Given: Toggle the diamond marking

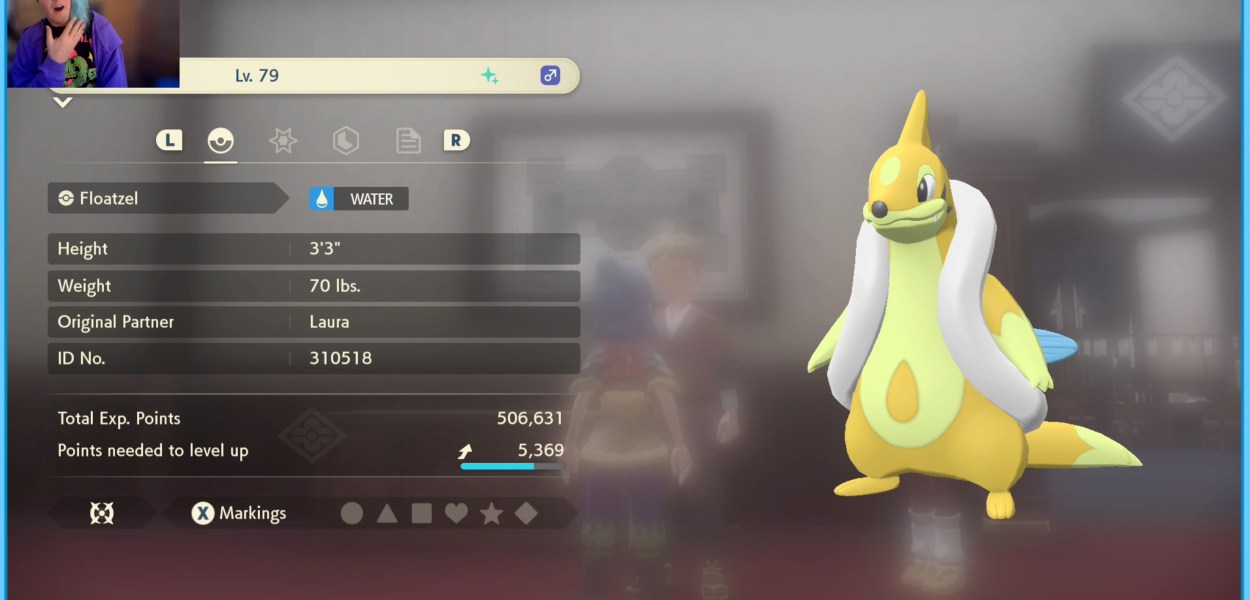Looking at the screenshot, I should click(x=526, y=514).
